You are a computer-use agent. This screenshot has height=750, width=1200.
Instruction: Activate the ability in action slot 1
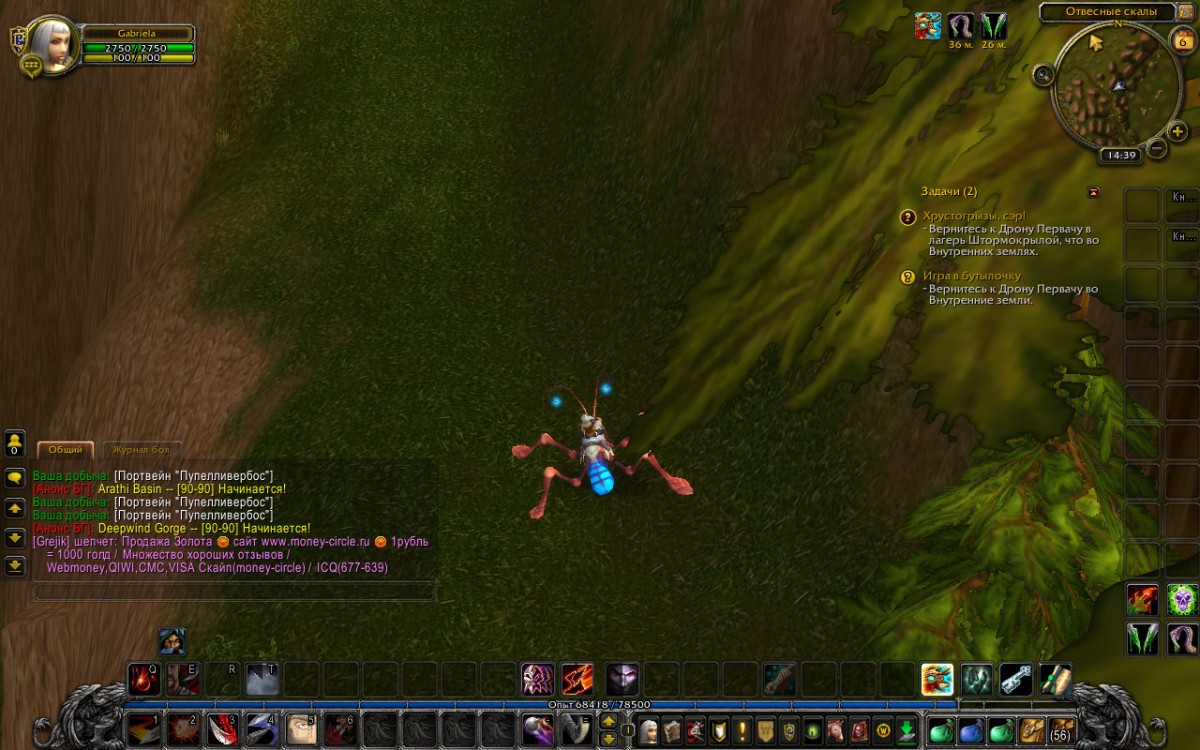[x=142, y=729]
